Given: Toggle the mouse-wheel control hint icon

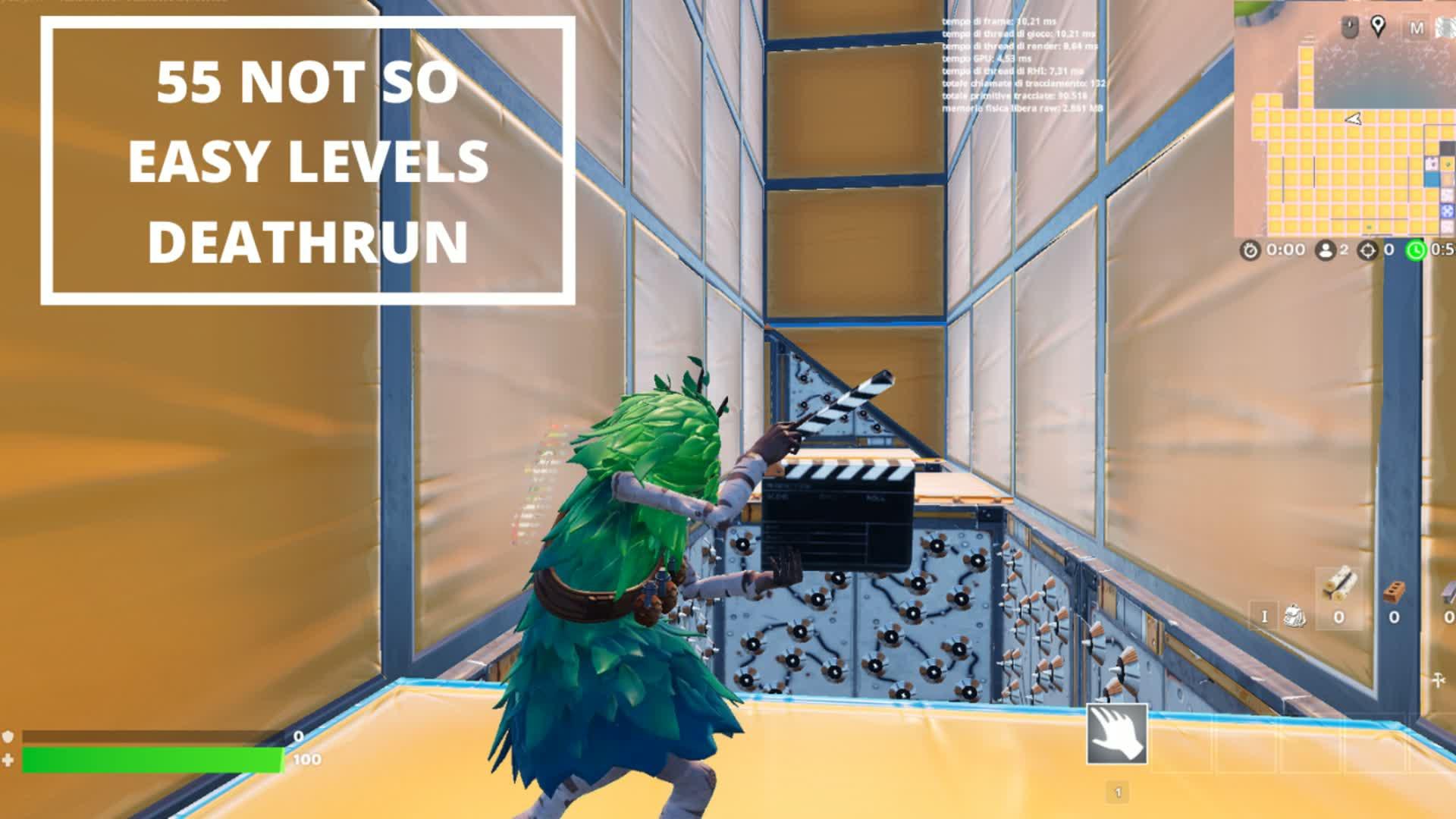Looking at the screenshot, I should [1349, 25].
